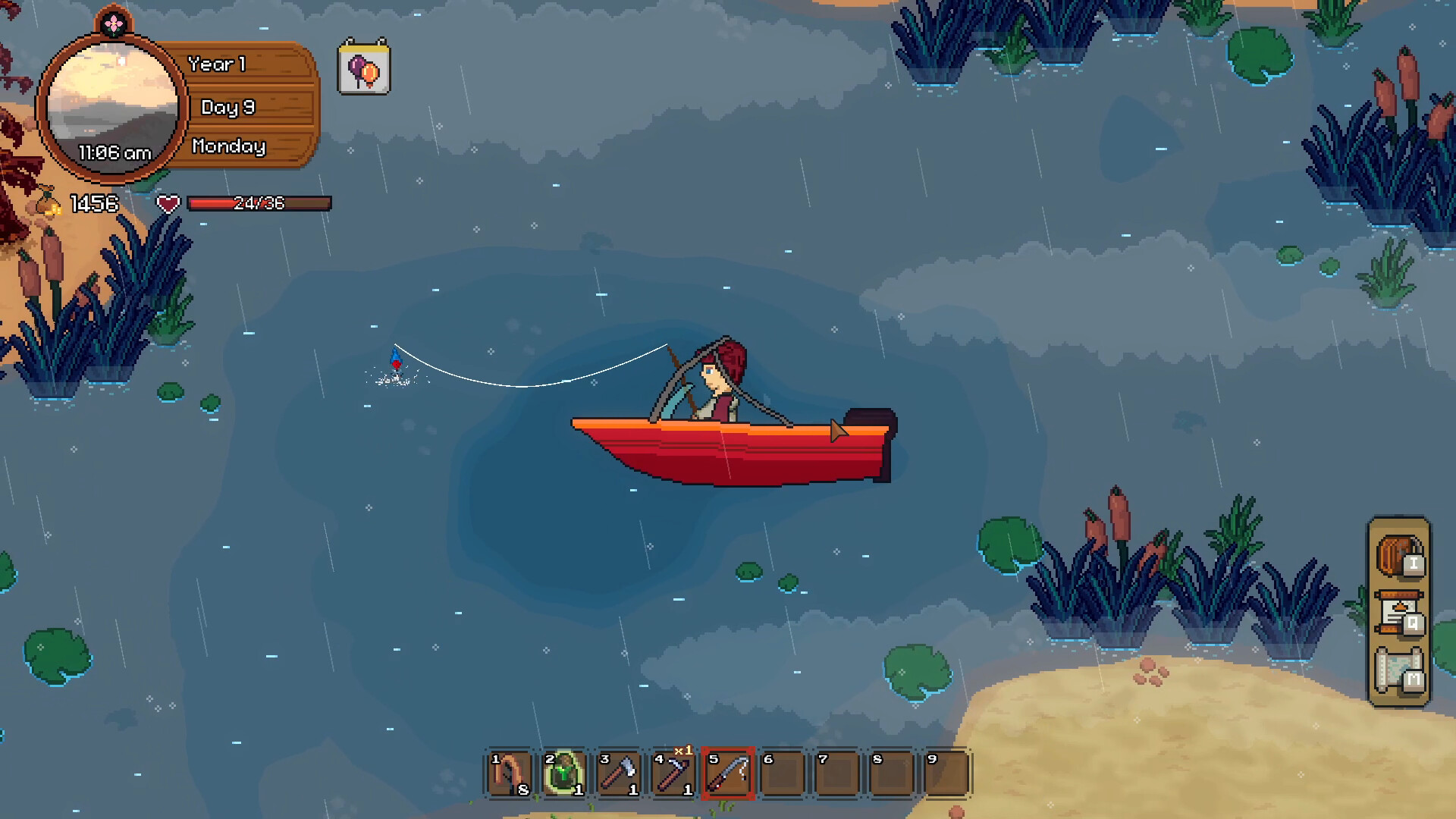Select the fishing rod hotbar slot

coord(728,773)
